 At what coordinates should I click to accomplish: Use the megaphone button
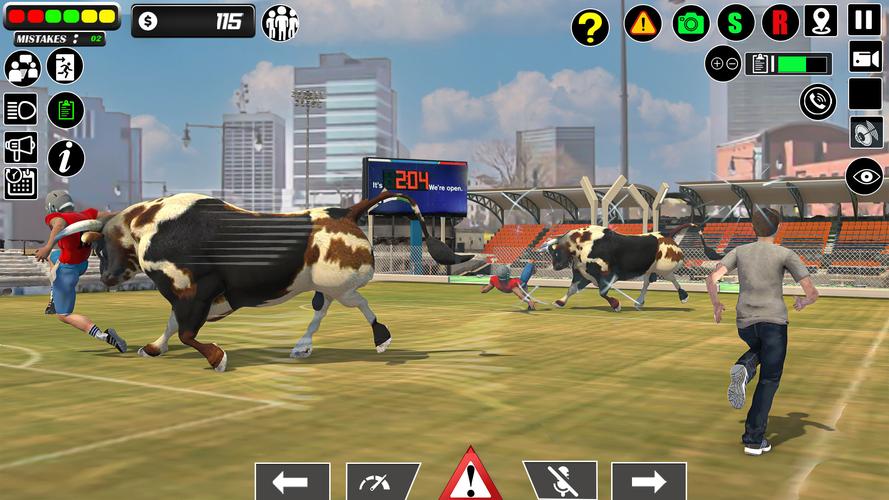[20, 147]
